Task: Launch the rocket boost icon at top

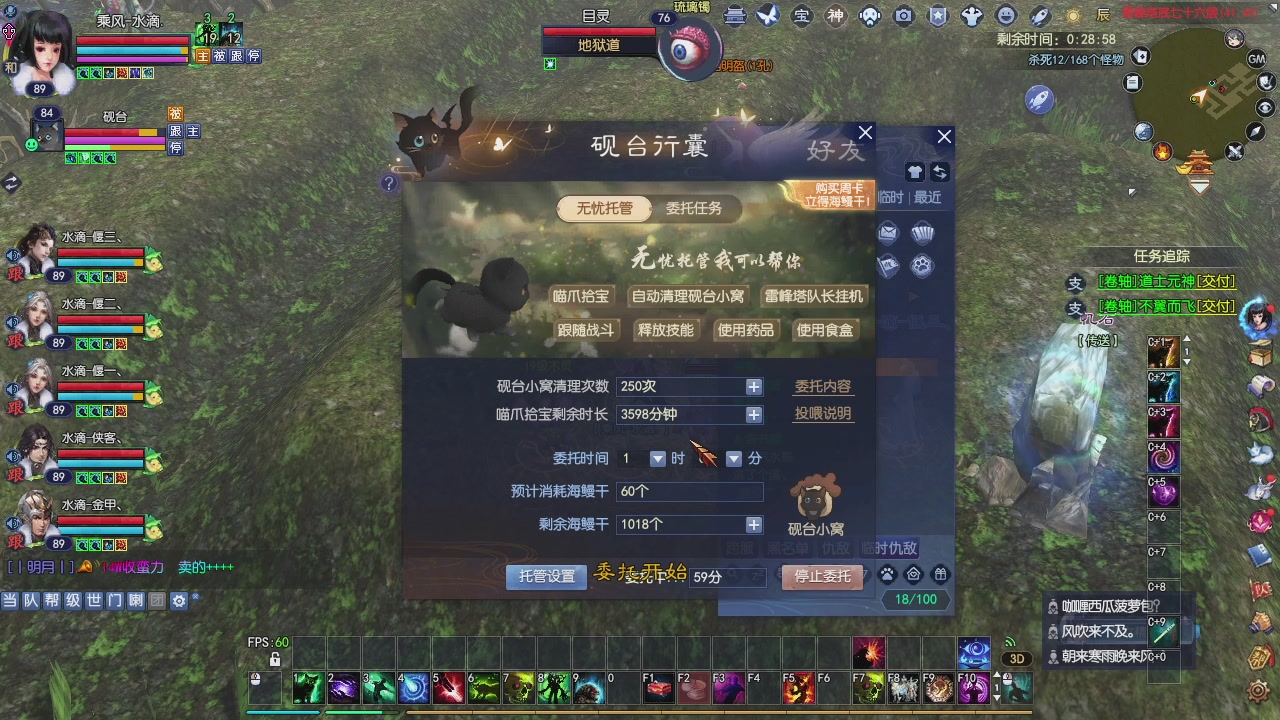Action: tap(1038, 17)
